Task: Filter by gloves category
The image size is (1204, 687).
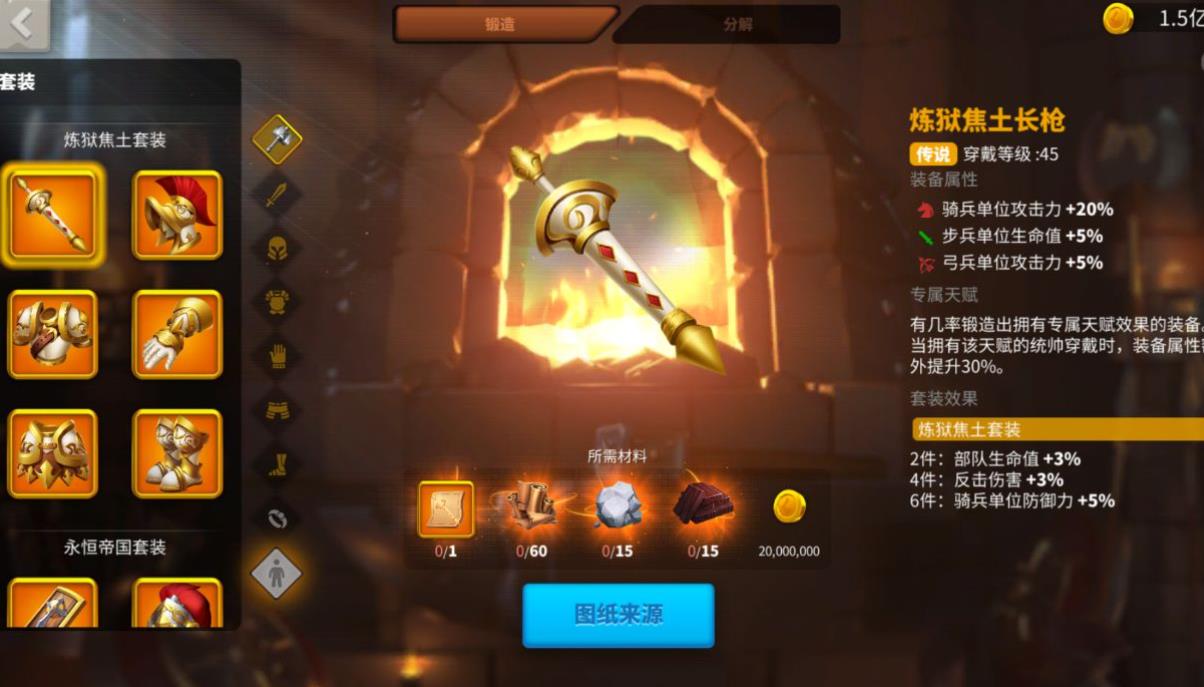Action: click(277, 355)
